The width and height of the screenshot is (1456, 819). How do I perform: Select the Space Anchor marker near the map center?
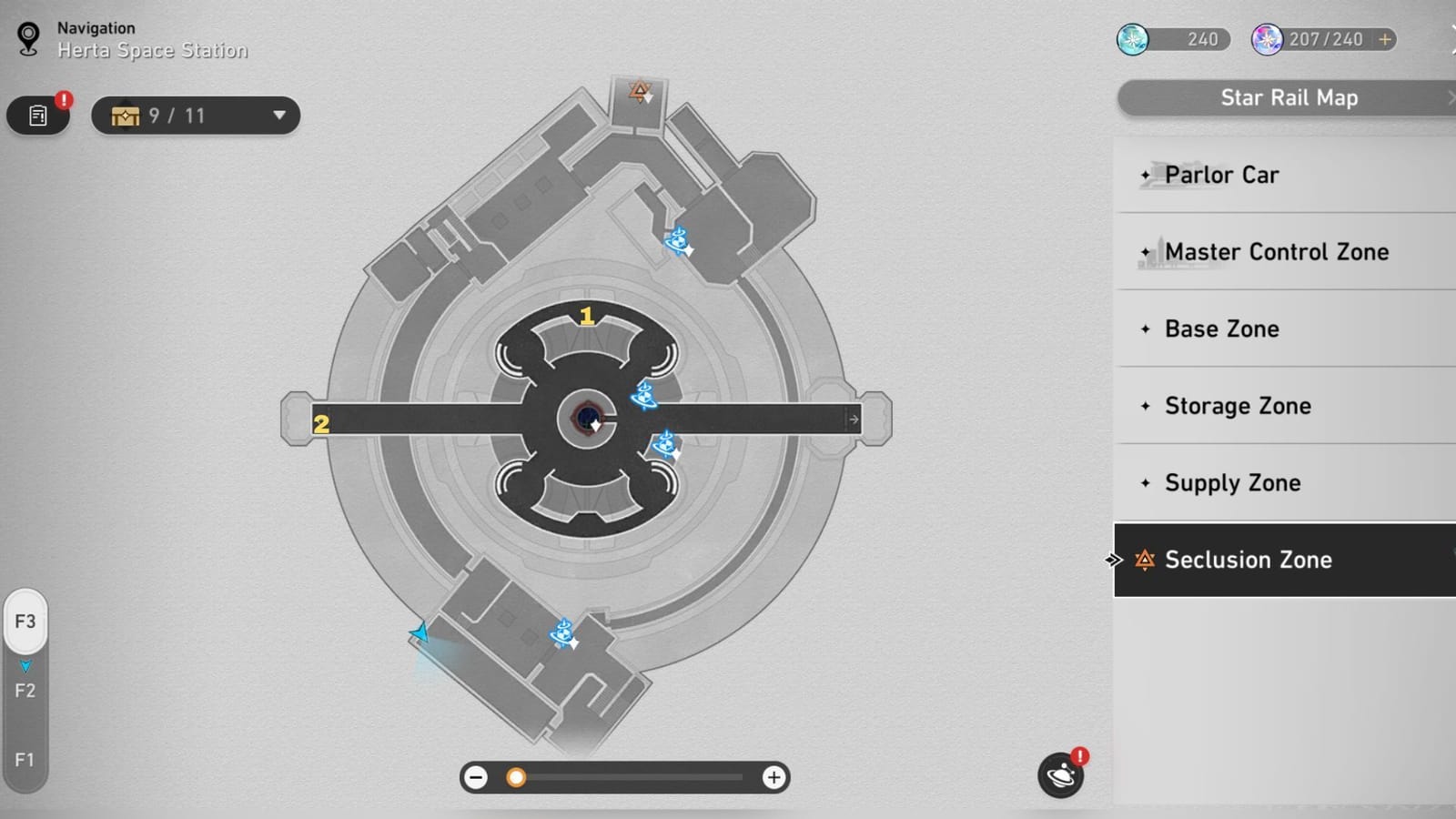click(642, 396)
